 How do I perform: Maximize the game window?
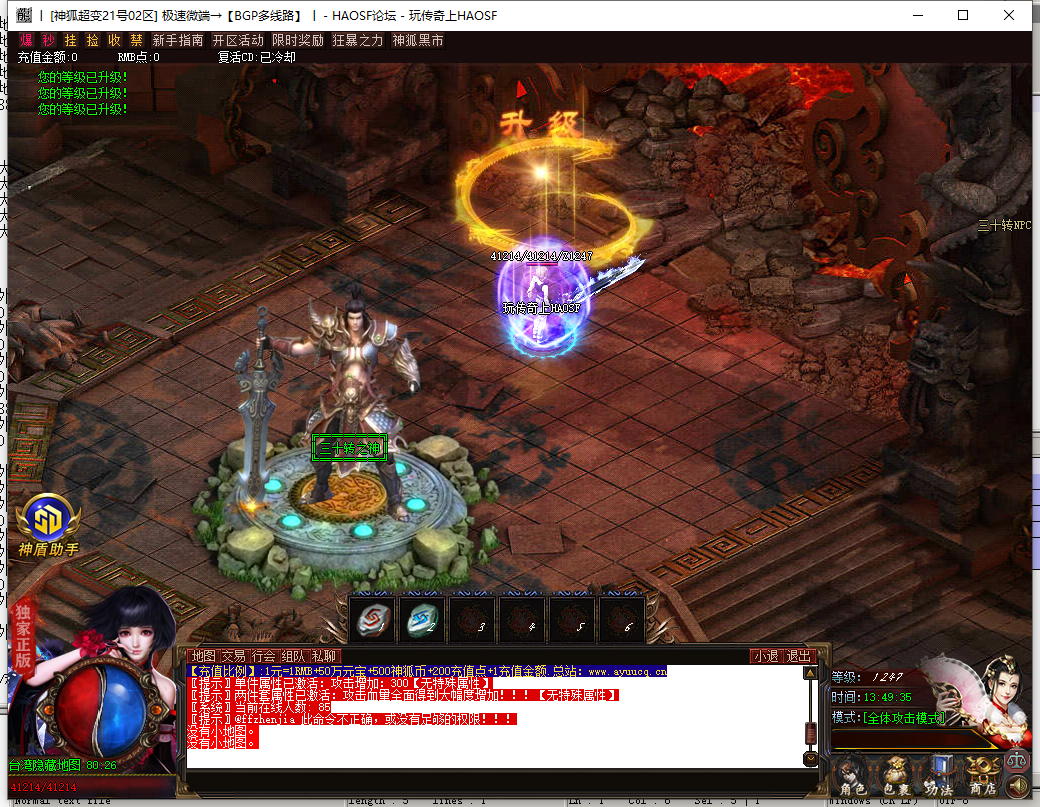click(963, 15)
